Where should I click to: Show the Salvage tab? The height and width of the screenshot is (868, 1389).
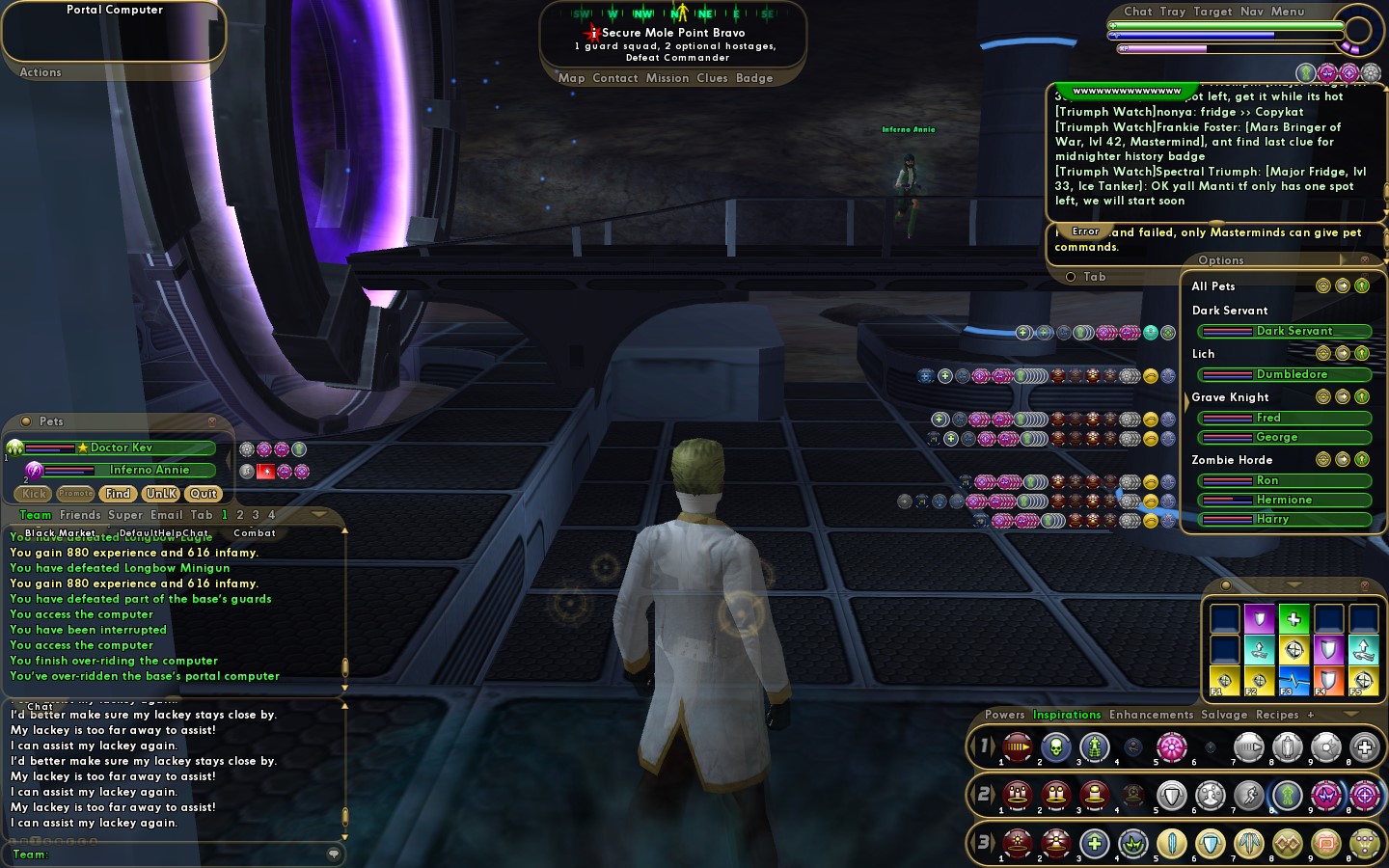point(1223,715)
